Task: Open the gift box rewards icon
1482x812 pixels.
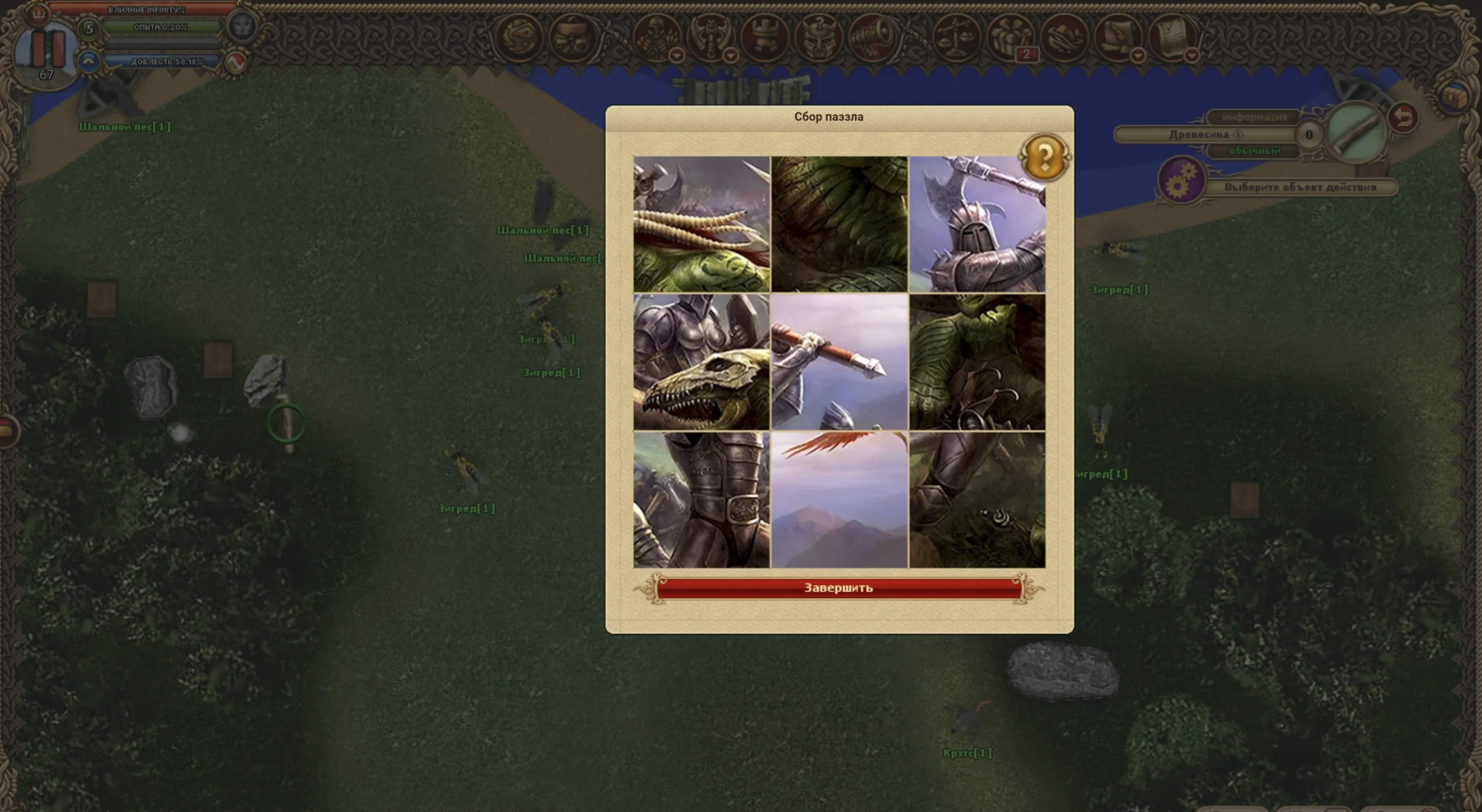Action: (x=1010, y=36)
